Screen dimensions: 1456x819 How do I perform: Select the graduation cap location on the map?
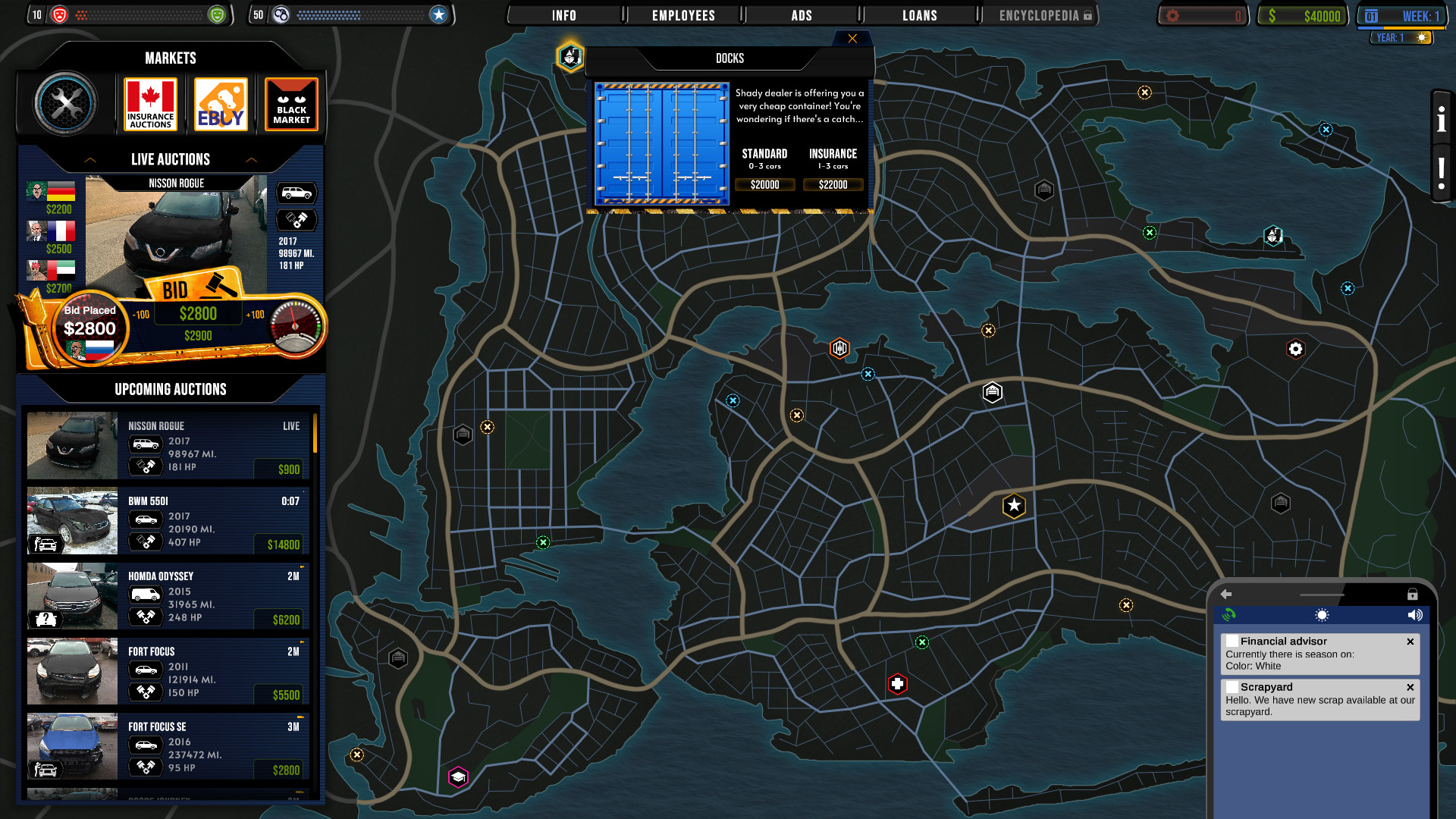(457, 776)
